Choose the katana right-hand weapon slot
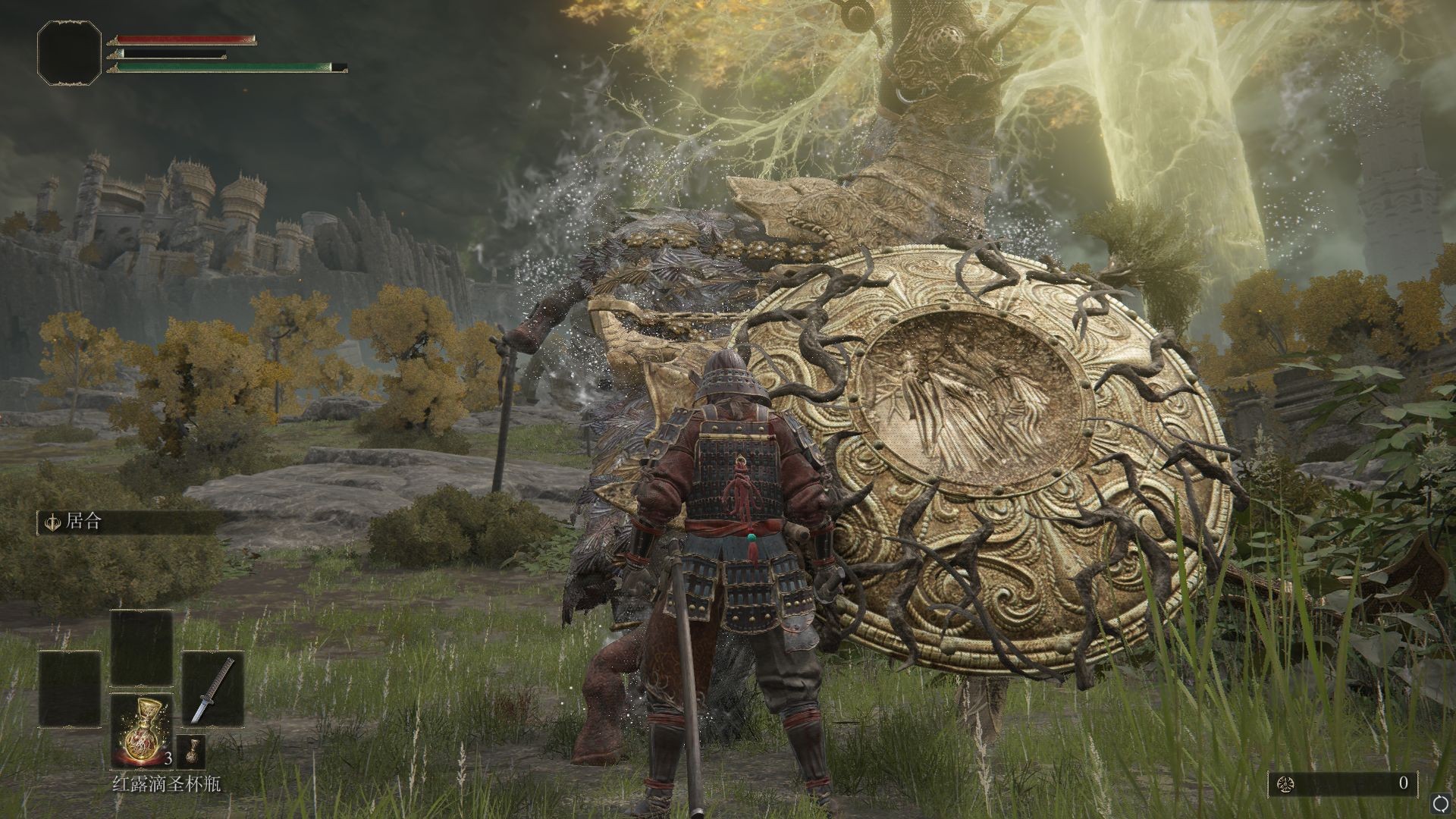1456x819 pixels. (213, 689)
